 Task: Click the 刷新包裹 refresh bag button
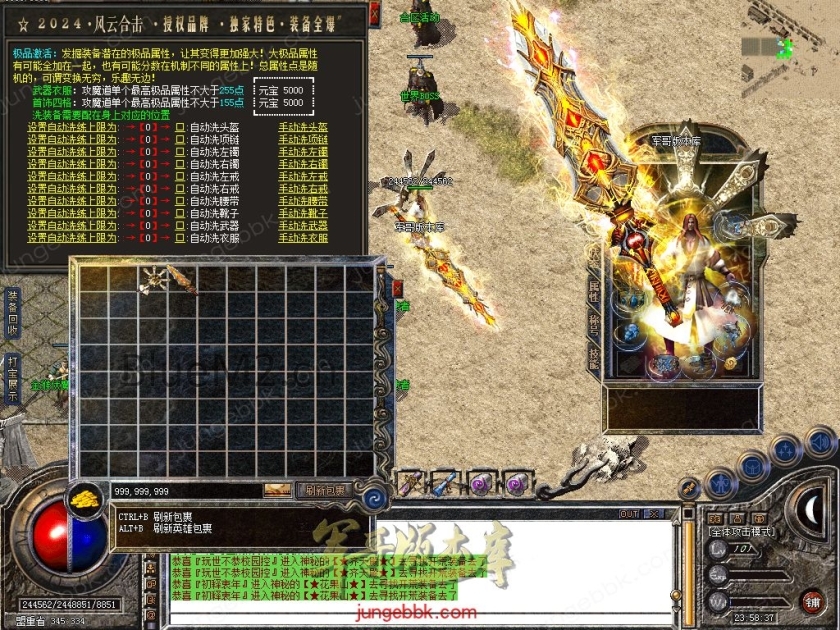coord(325,490)
